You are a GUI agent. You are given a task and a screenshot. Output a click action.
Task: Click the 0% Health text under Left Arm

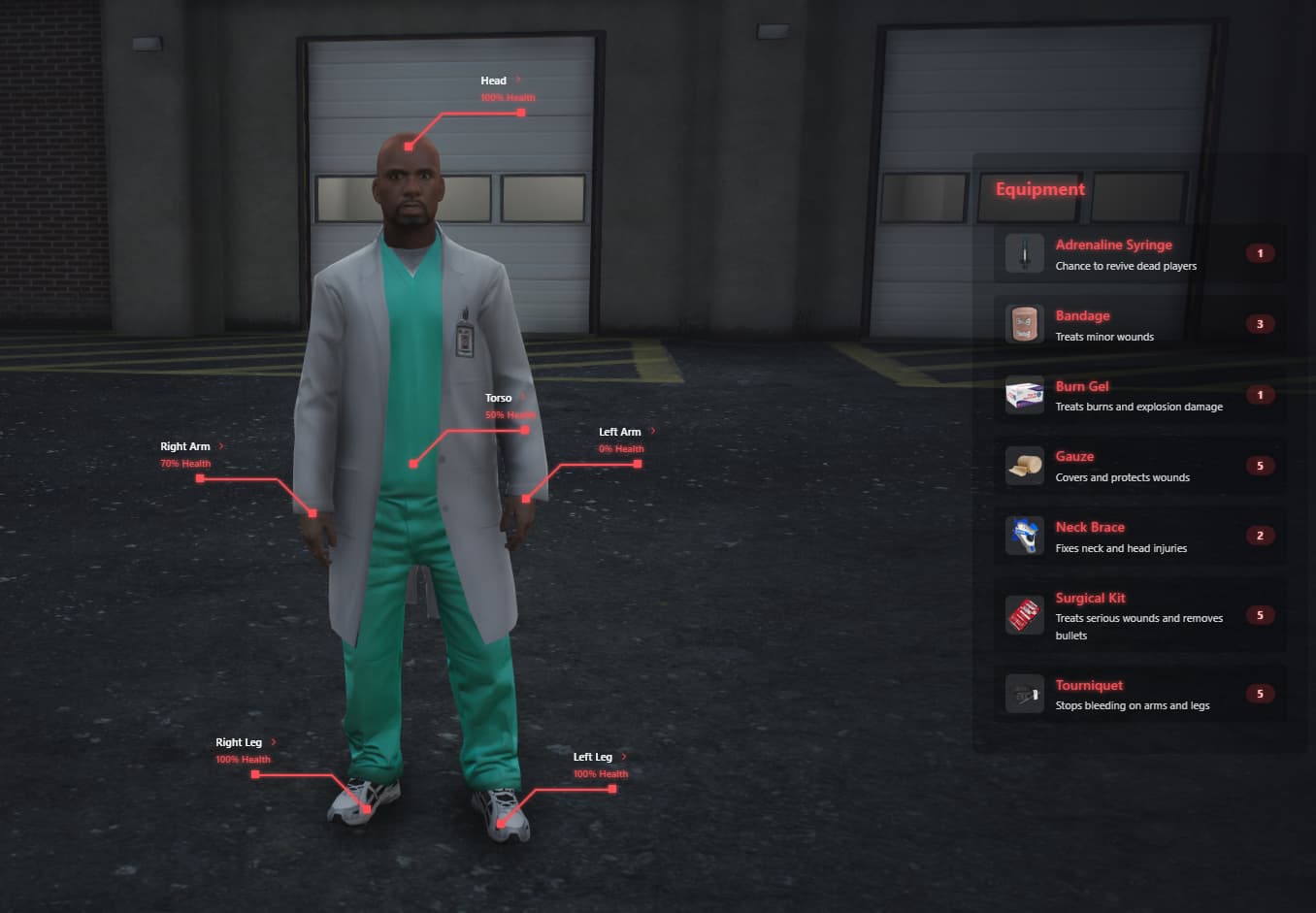coord(621,448)
